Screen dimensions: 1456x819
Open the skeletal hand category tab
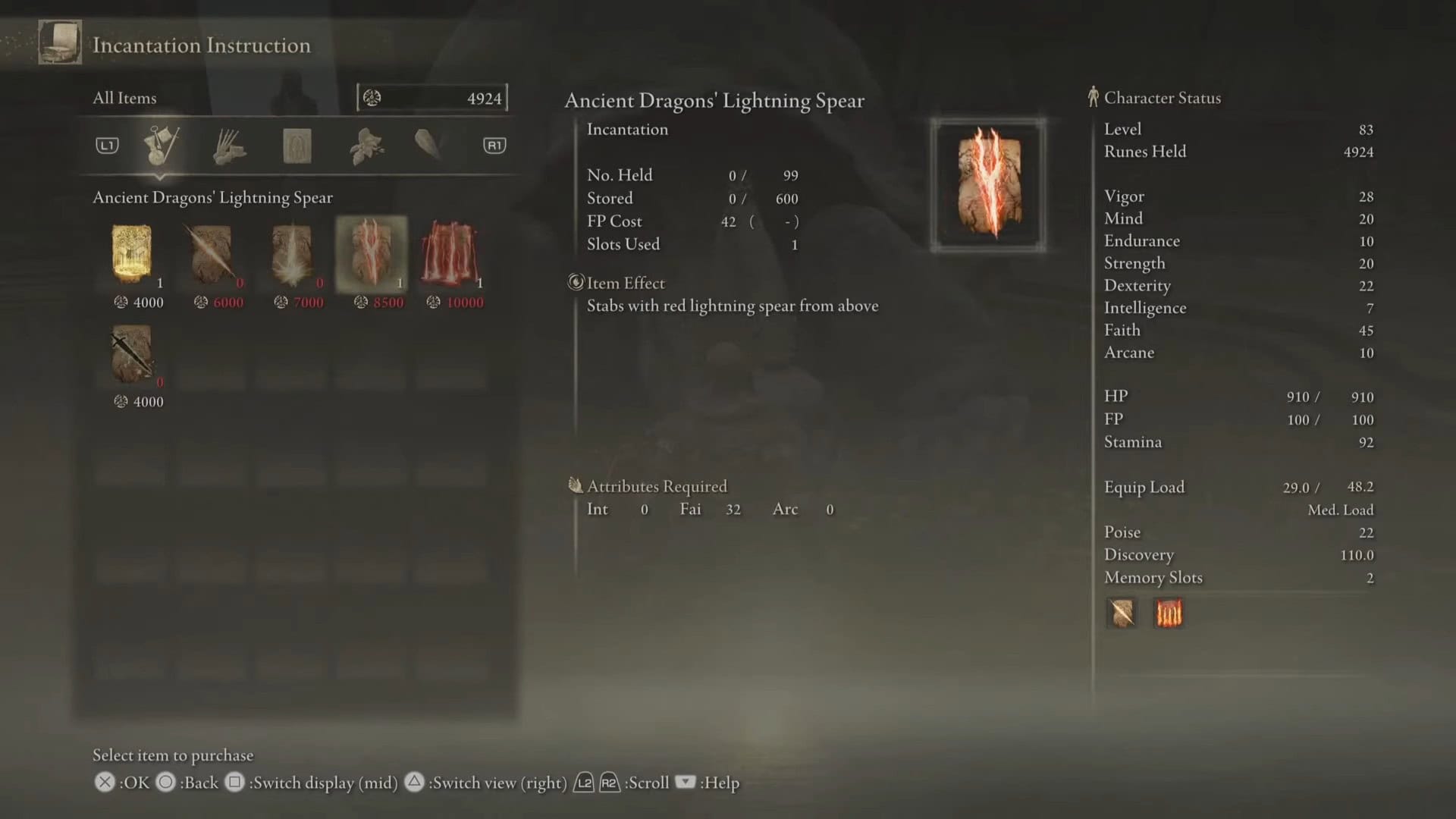coord(229,146)
